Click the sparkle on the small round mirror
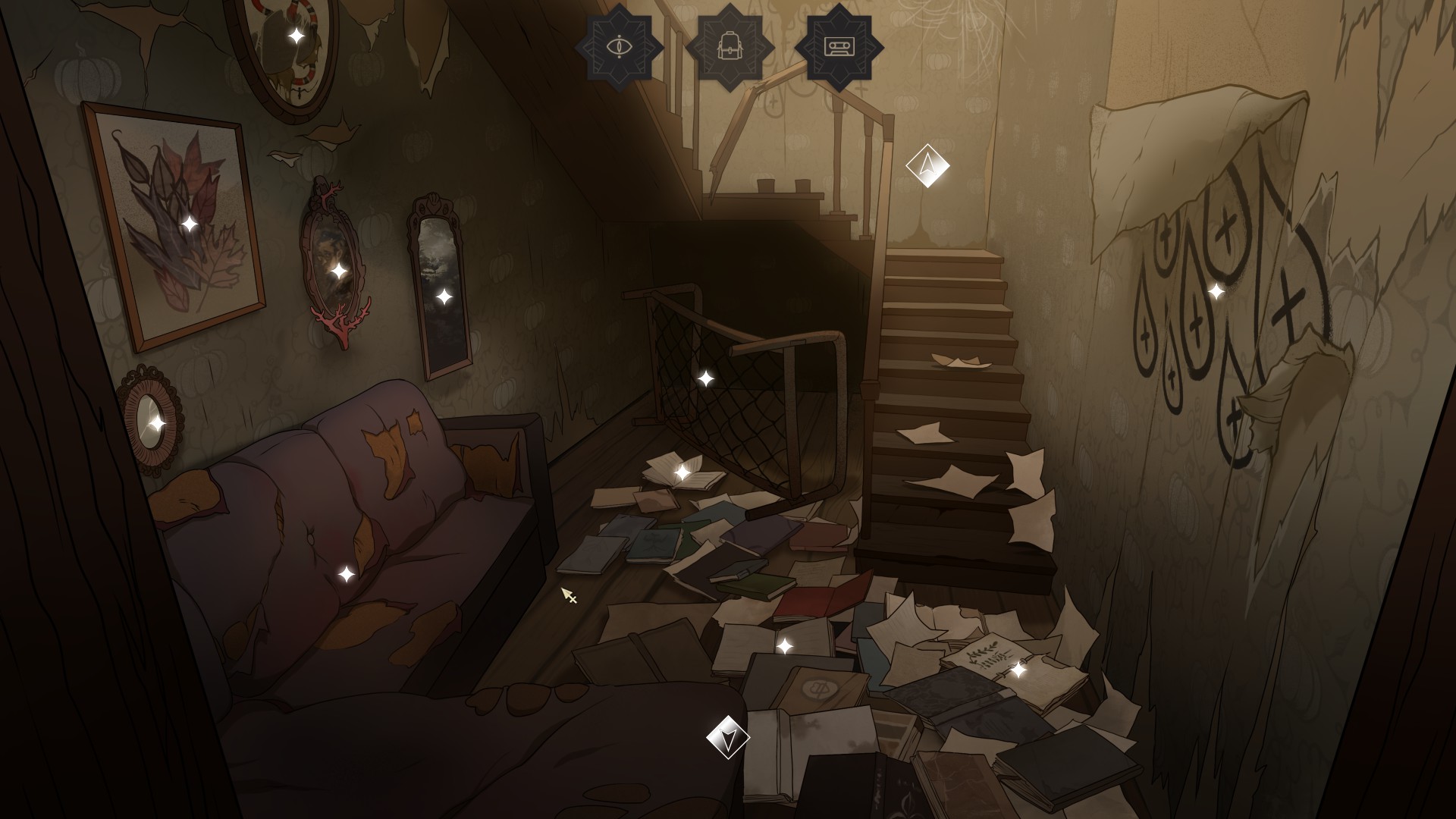 156,422
